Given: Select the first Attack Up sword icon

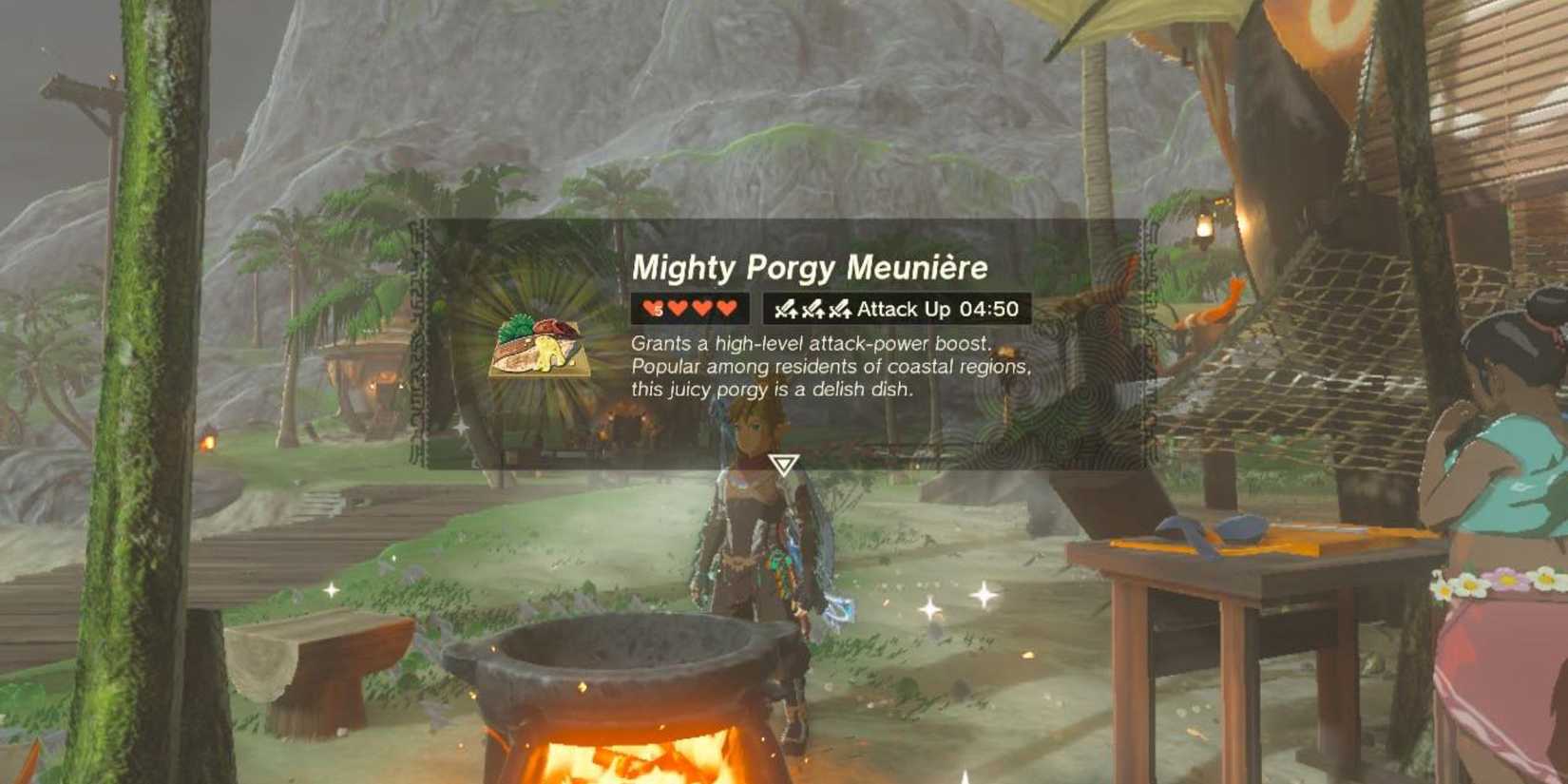Looking at the screenshot, I should (x=785, y=308).
